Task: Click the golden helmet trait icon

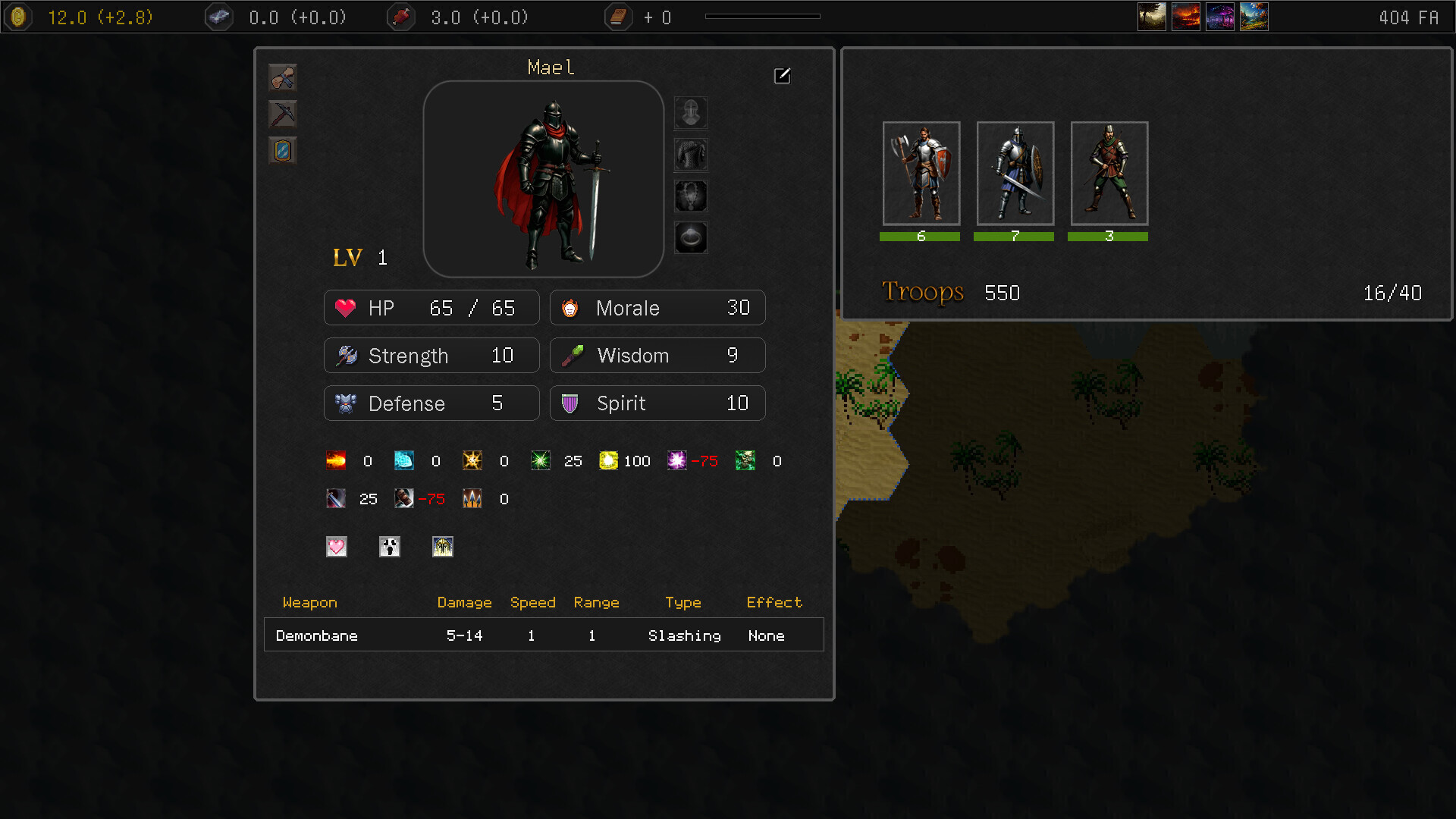Action: click(x=443, y=547)
